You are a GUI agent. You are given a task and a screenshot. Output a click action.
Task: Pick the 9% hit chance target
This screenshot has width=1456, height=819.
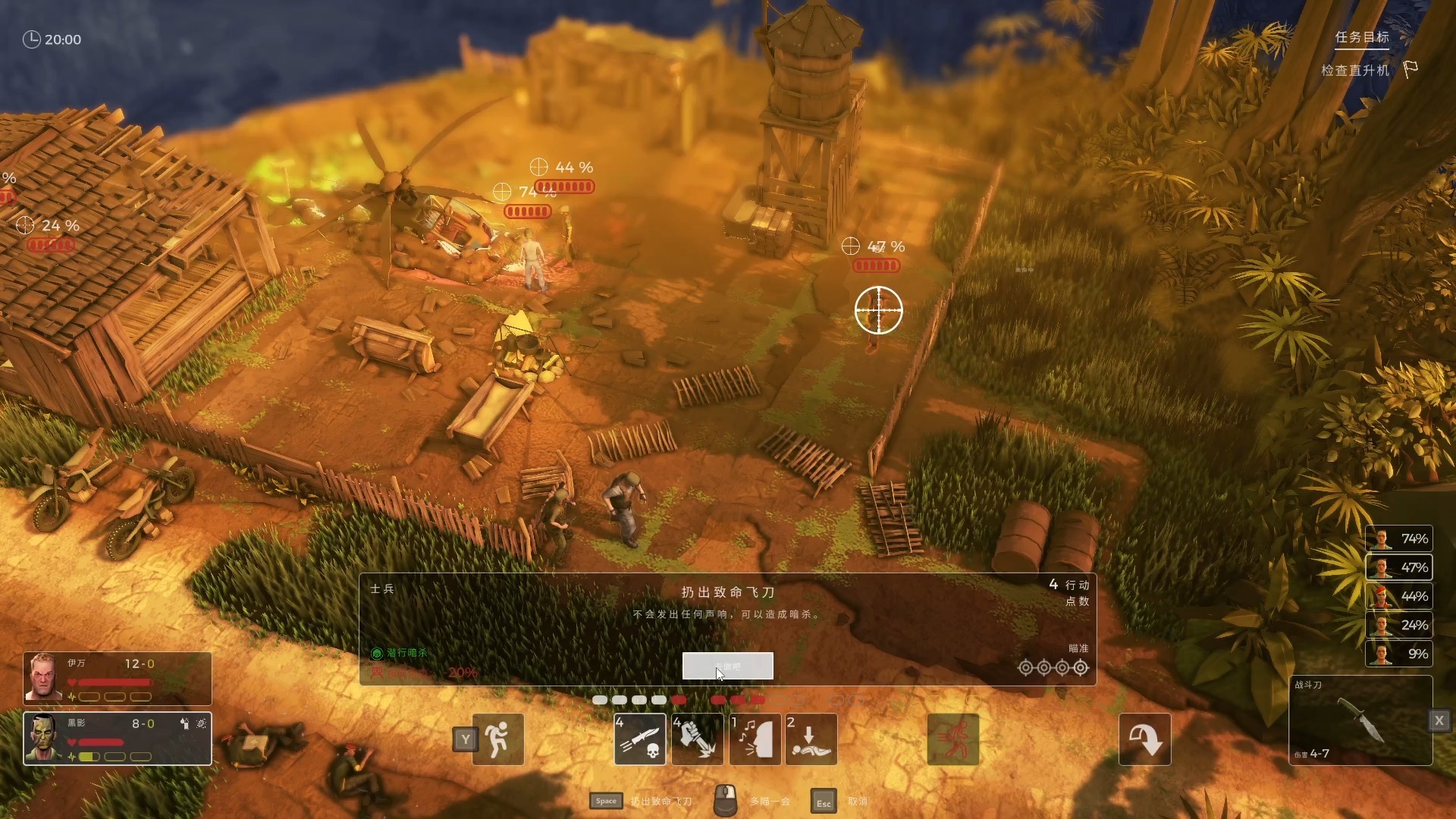pyautogui.click(x=1399, y=654)
